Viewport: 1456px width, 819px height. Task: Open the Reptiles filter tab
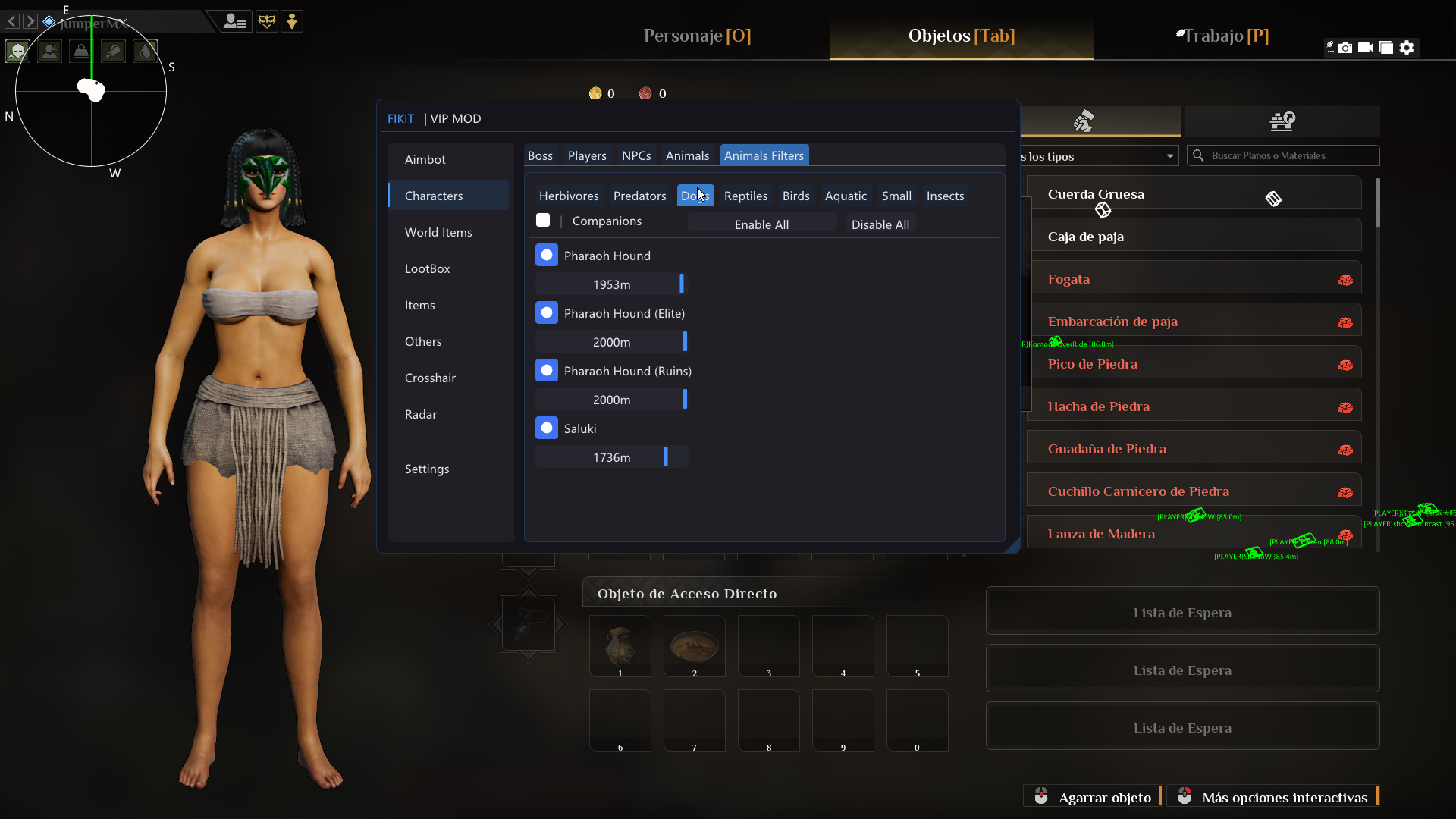[745, 196]
